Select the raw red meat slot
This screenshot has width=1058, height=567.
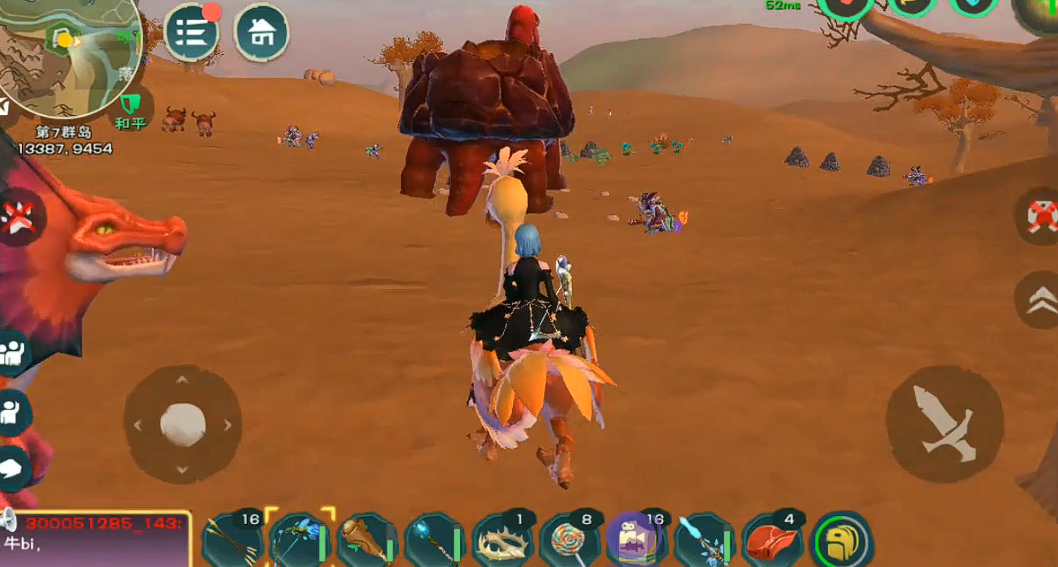pyautogui.click(x=772, y=541)
